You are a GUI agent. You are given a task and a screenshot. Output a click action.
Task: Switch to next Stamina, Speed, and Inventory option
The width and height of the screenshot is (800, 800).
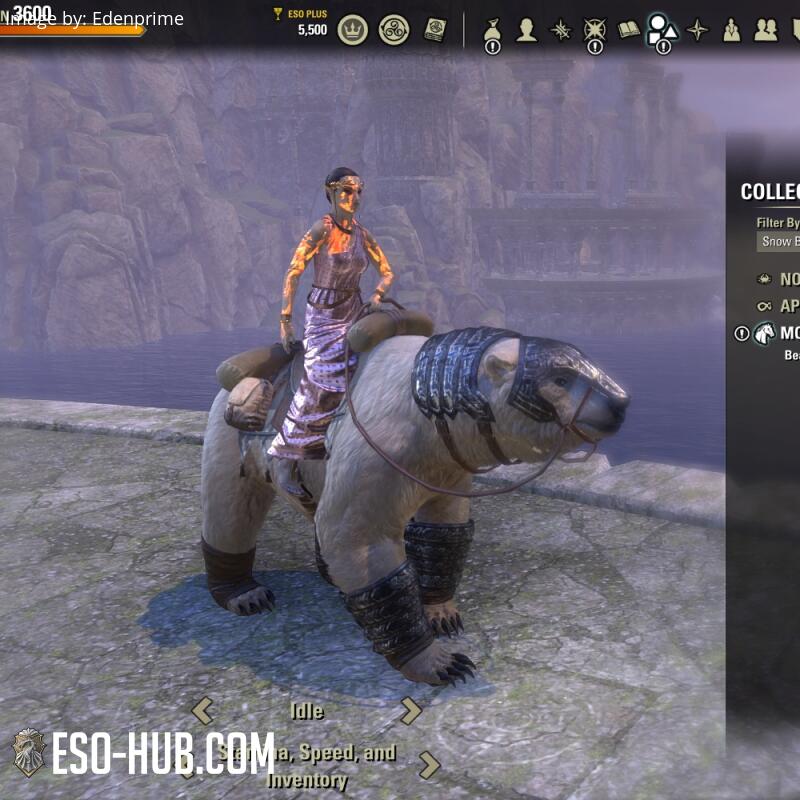pos(429,766)
